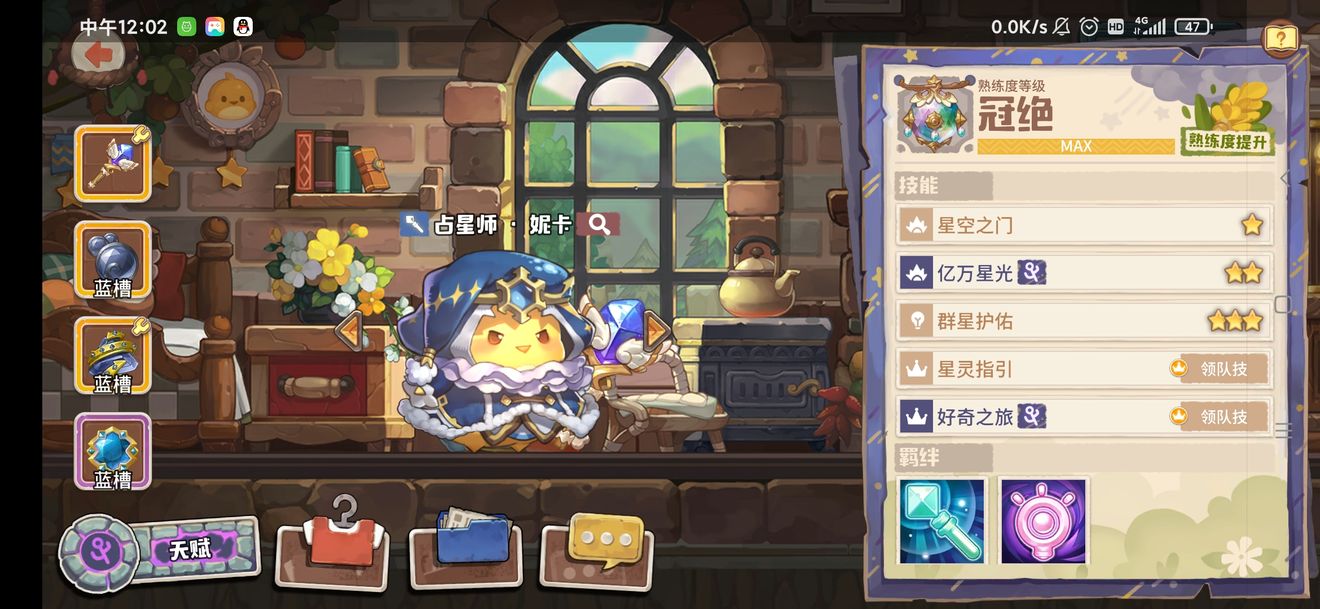Switch to previous character with left arrow

[348, 330]
